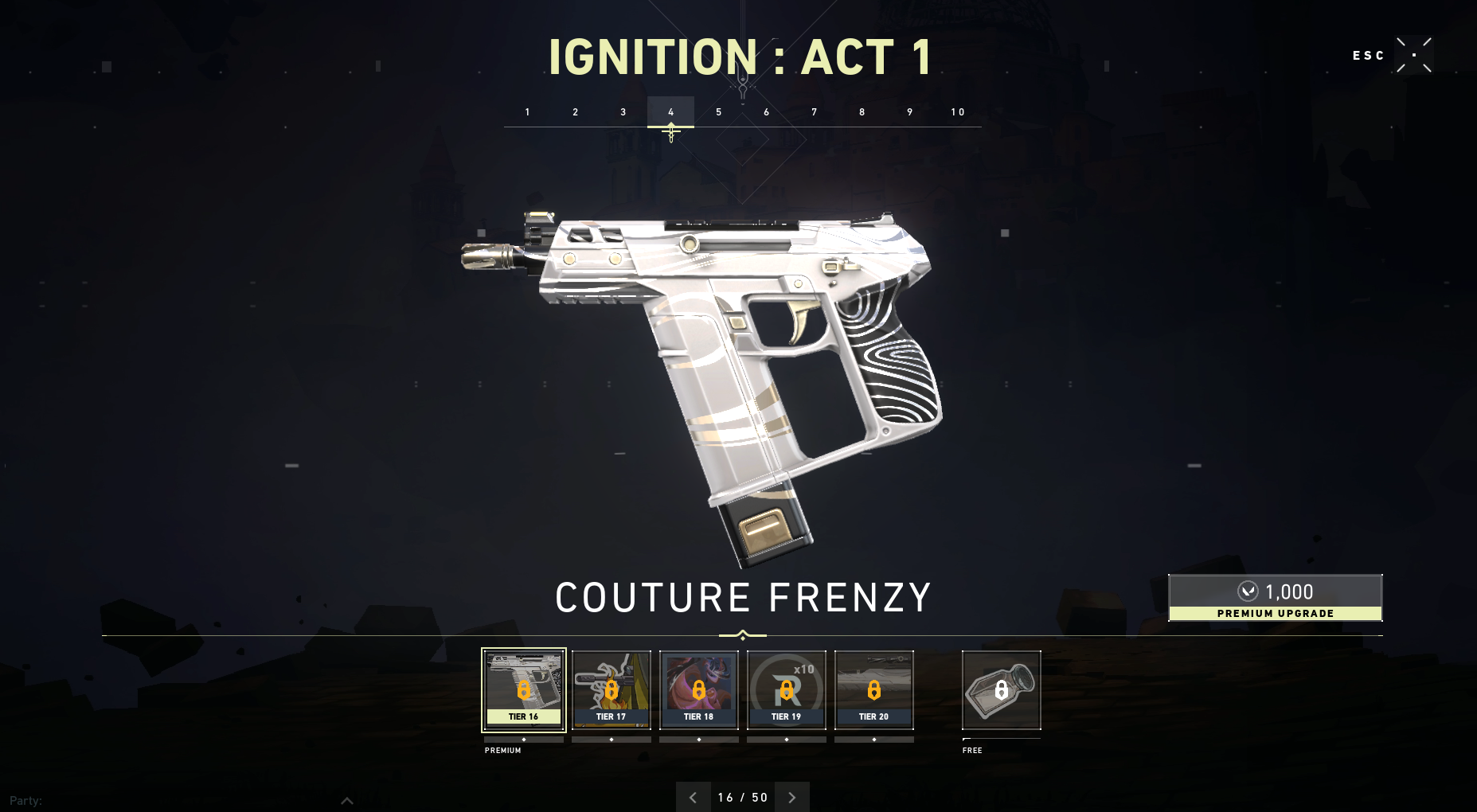Image resolution: width=1477 pixels, height=812 pixels.
Task: Switch to chapter 1 tab
Action: [527, 112]
